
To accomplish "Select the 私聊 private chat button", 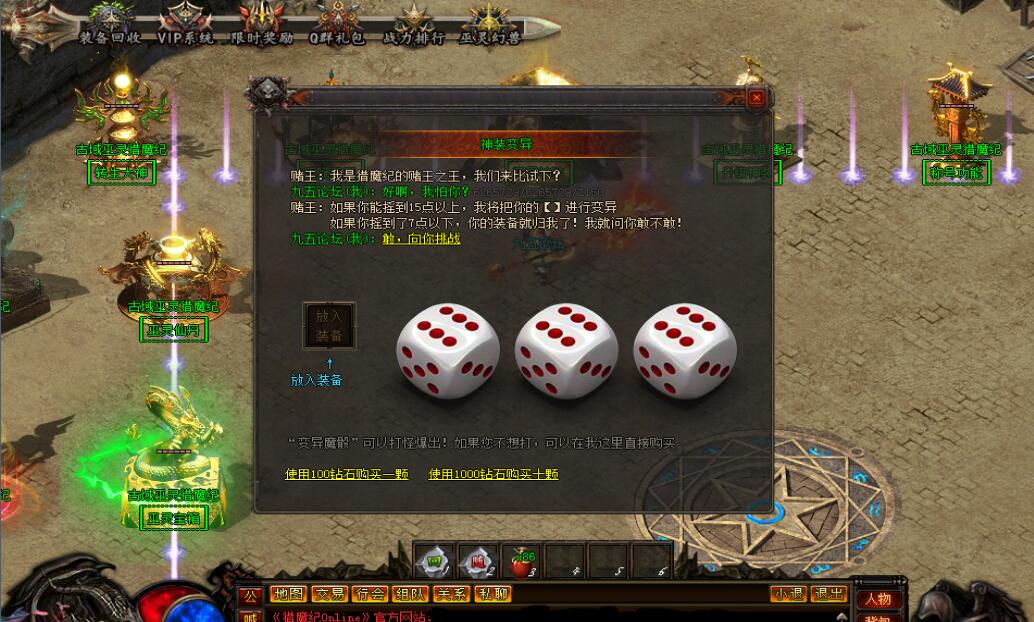I will 492,594.
